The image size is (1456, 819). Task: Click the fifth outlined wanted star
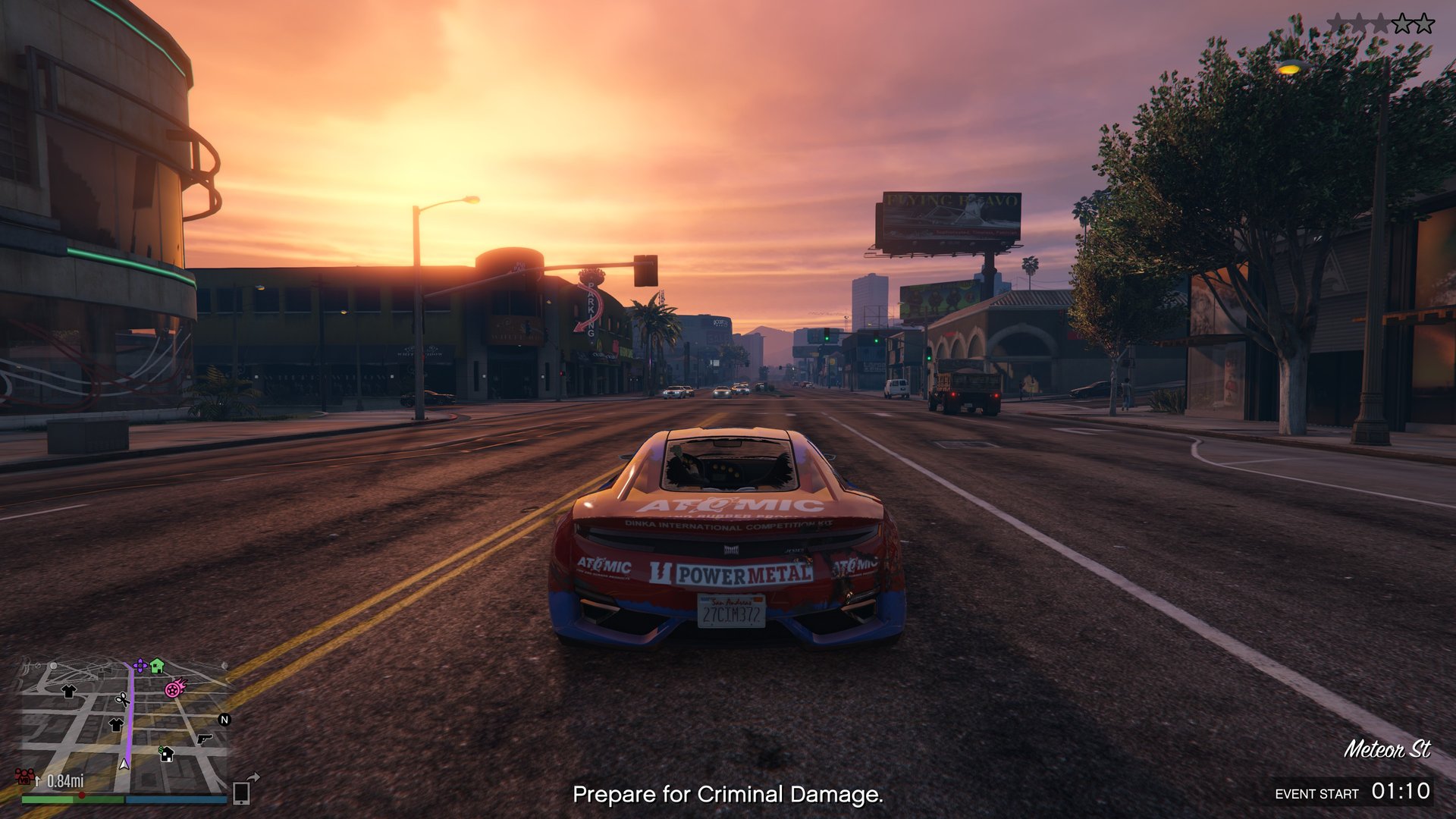[1424, 23]
